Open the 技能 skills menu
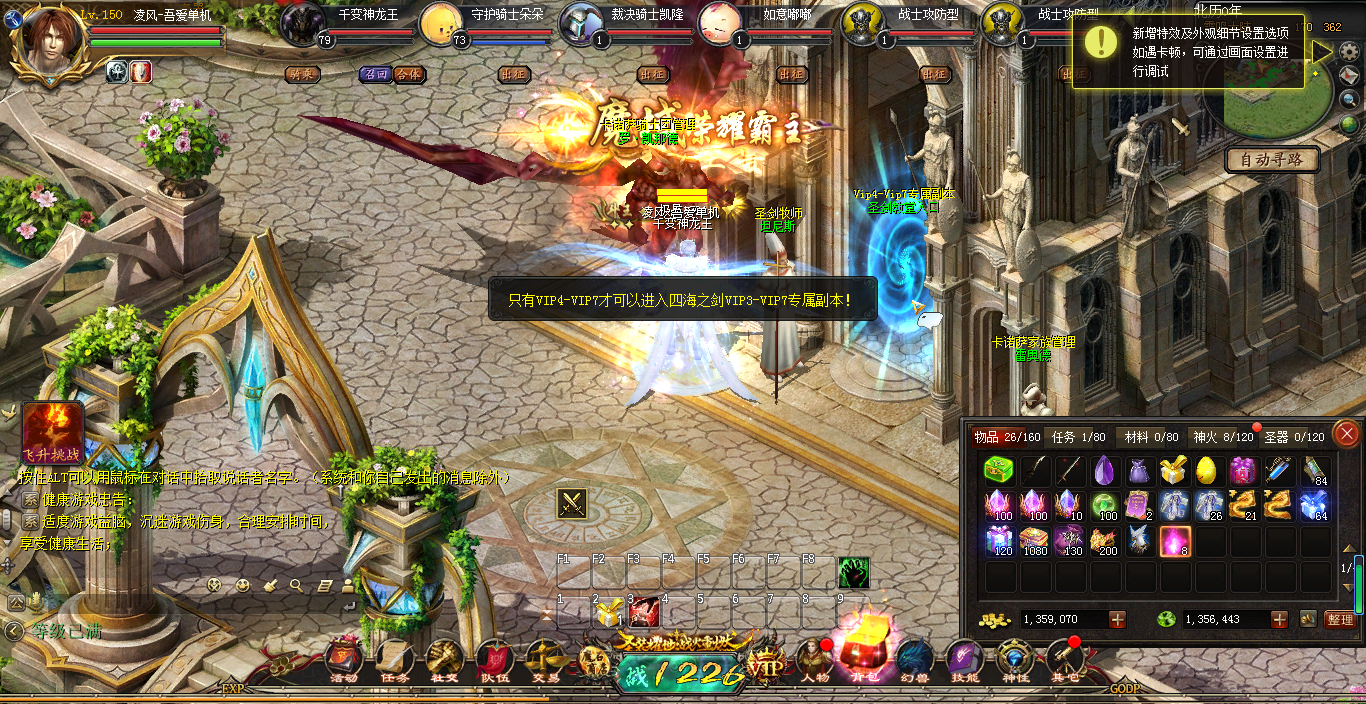The width and height of the screenshot is (1366, 704). [964, 660]
